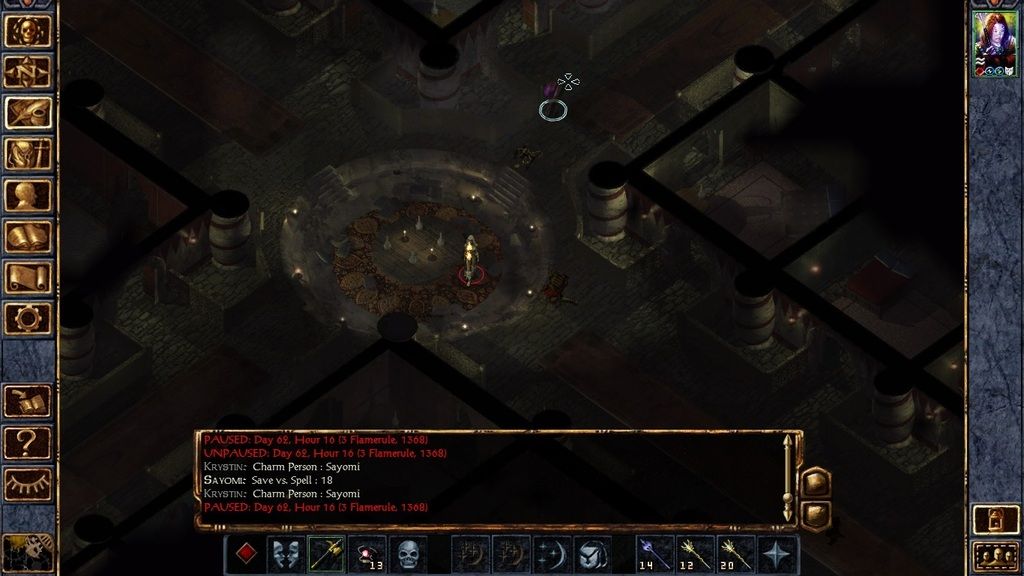Open the journal with quill icon

pos(28,112)
